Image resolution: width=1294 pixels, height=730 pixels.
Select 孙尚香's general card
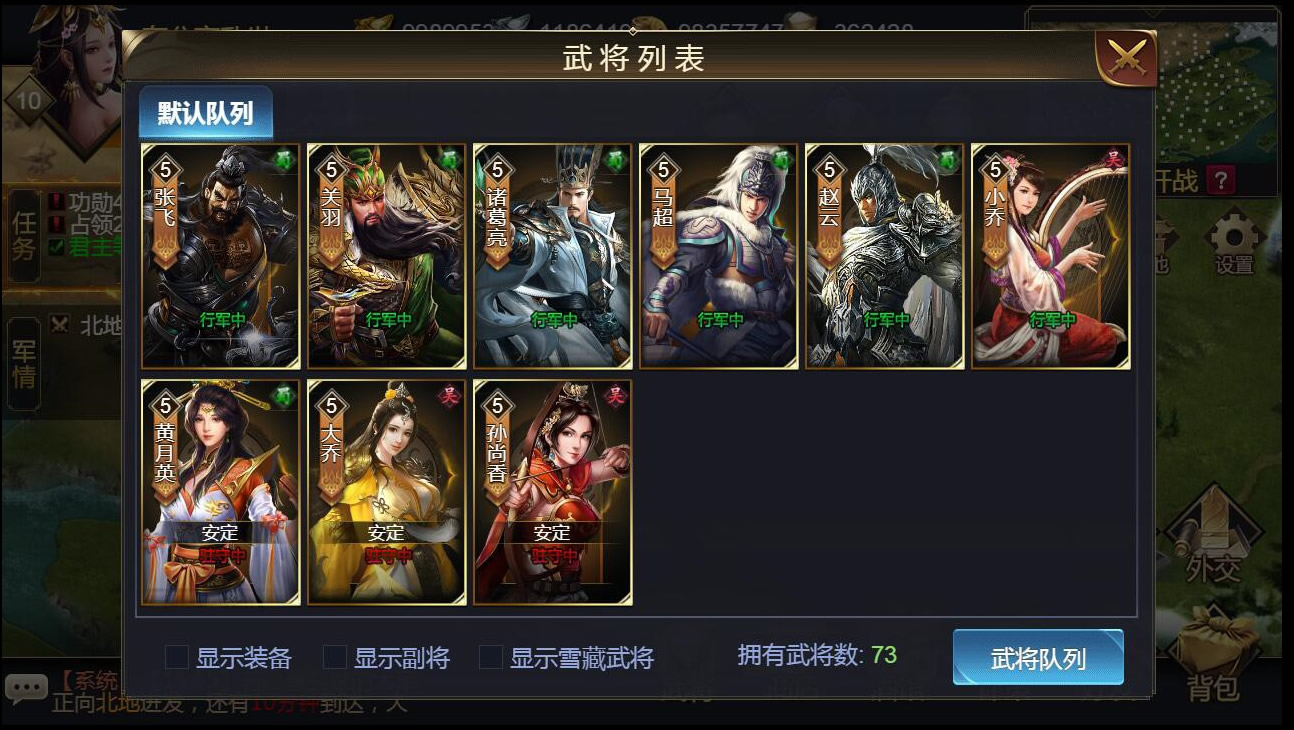pyautogui.click(x=552, y=491)
